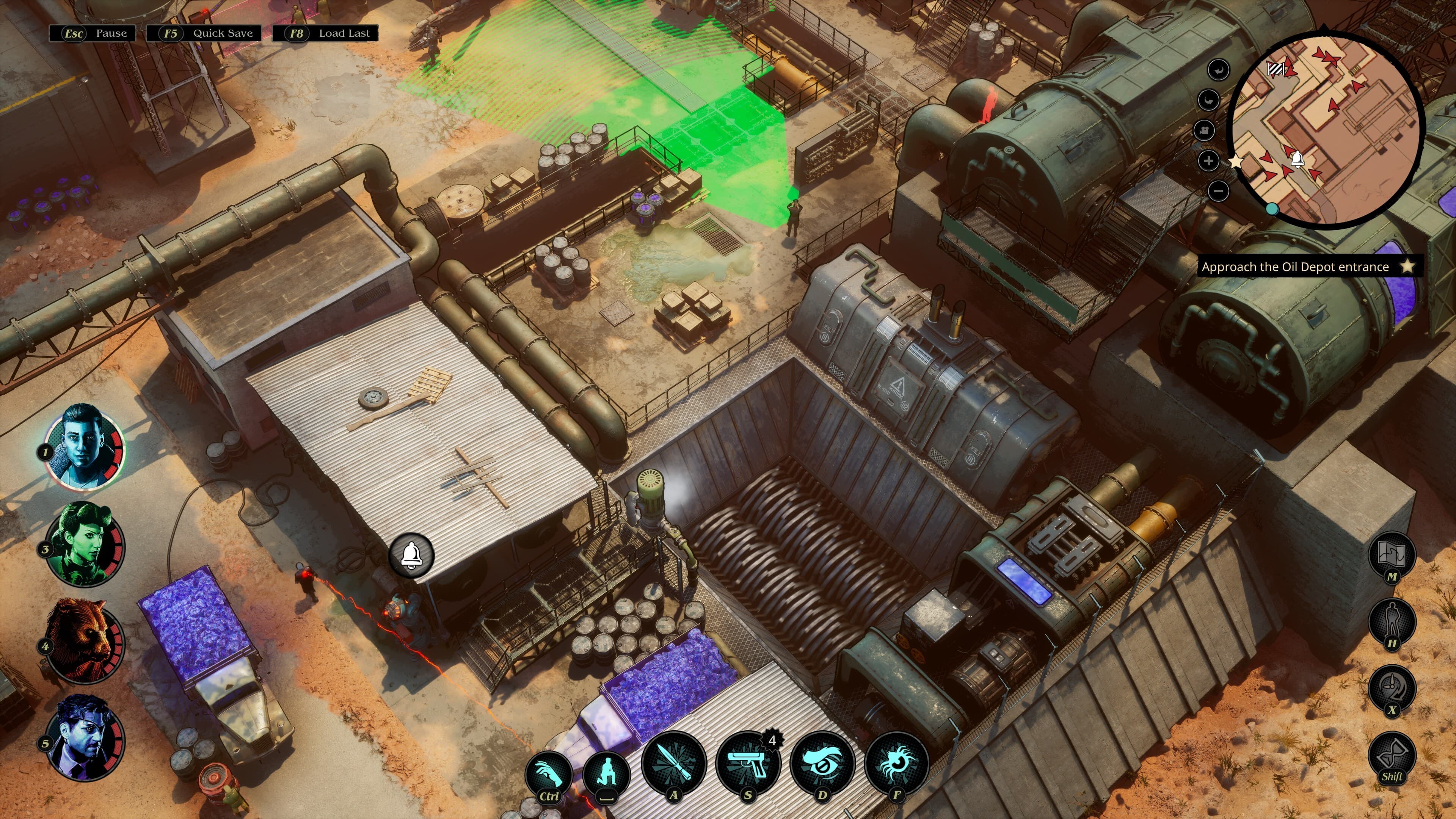Open the Pause menu labeled Esc
Image resolution: width=1456 pixels, height=819 pixels.
92,33
